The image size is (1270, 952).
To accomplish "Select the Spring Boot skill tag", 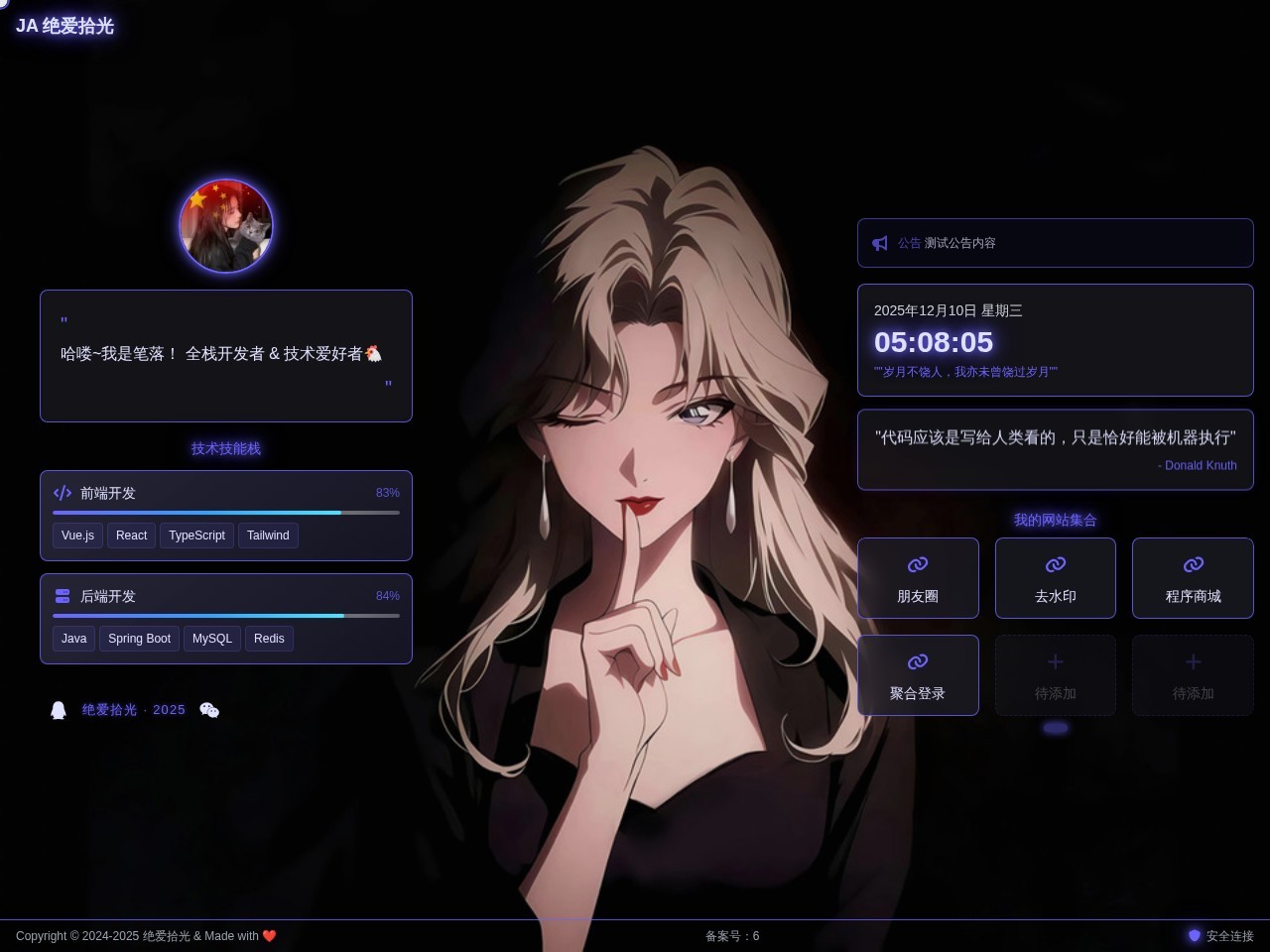I will pyautogui.click(x=139, y=639).
